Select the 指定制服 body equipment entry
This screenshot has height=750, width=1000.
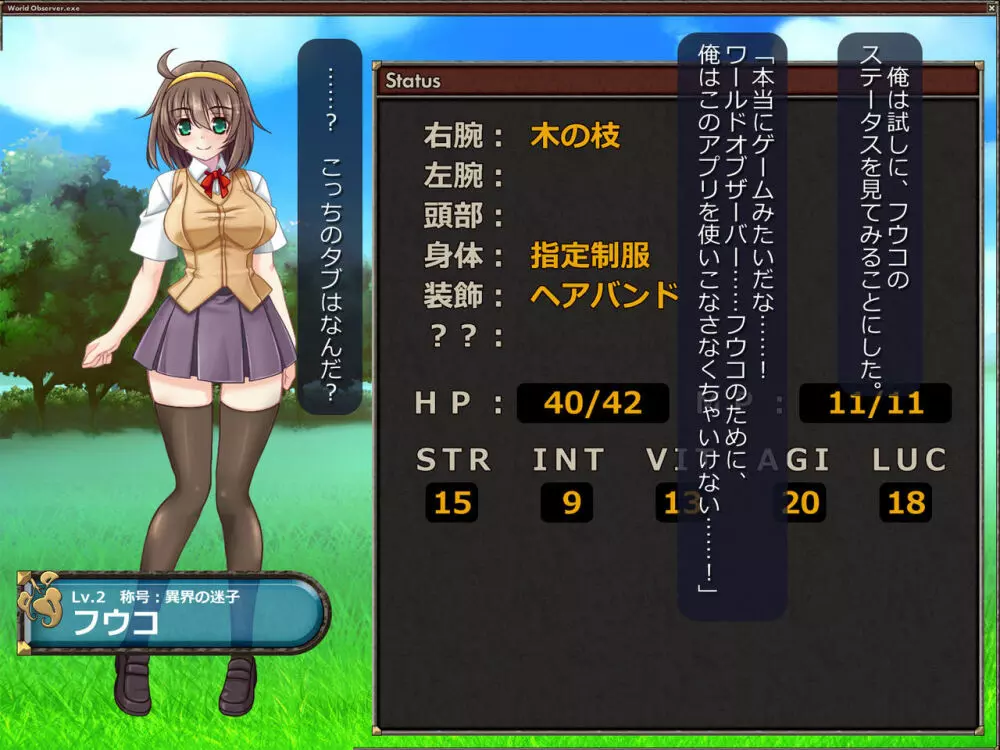pos(590,255)
